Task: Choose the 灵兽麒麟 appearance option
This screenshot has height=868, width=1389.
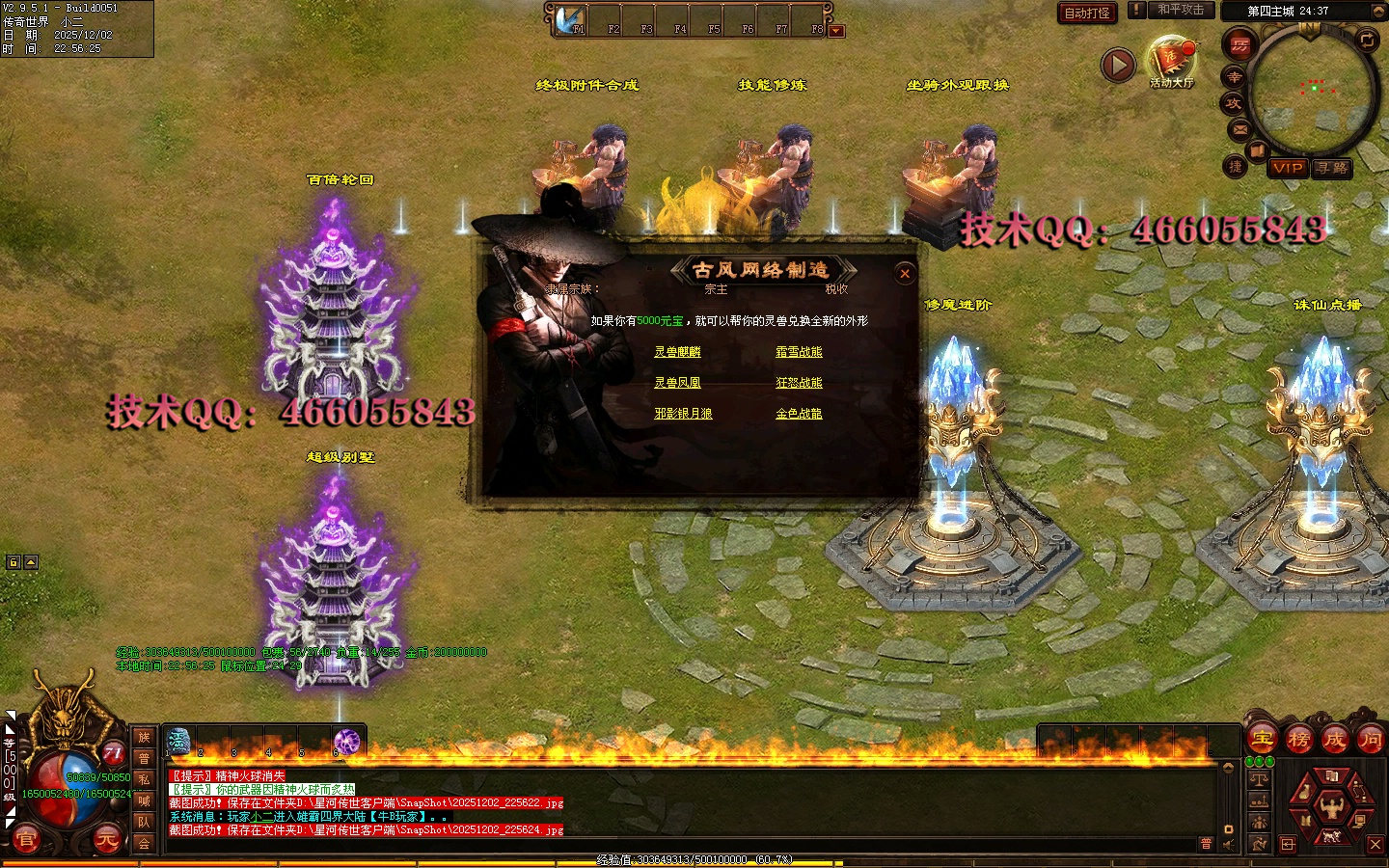Action: tap(677, 352)
